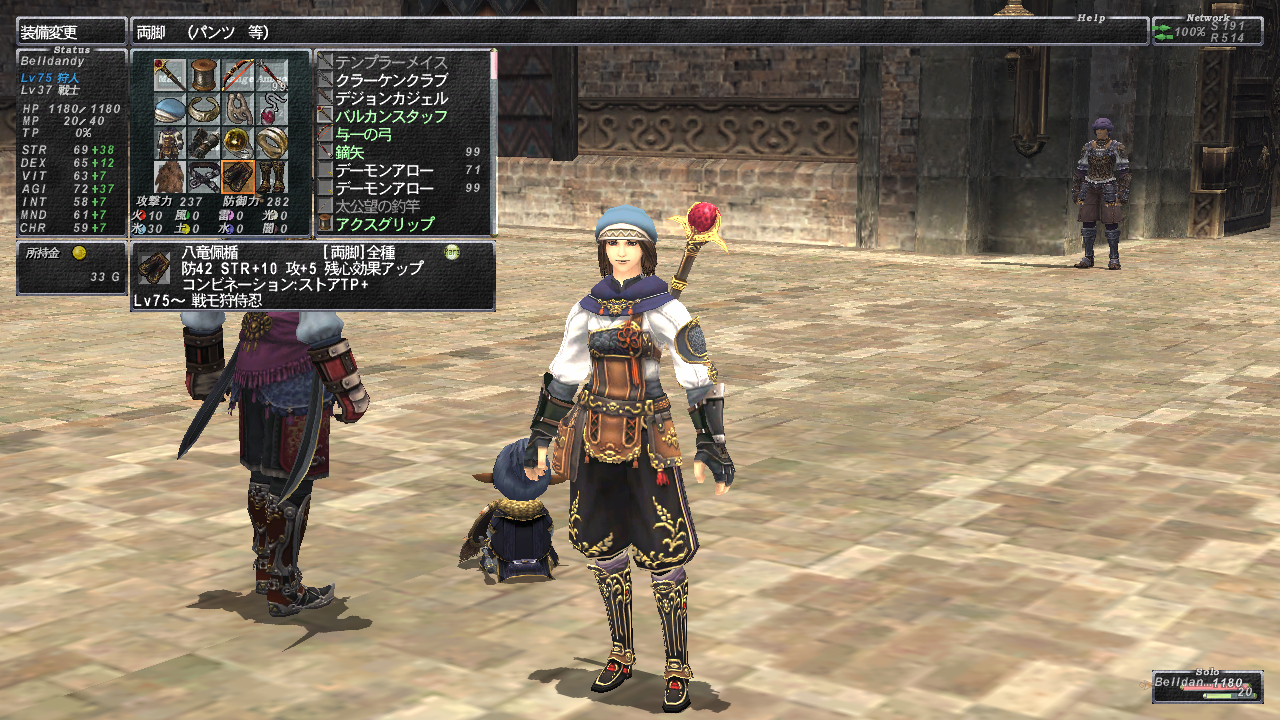The width and height of the screenshot is (1280, 720).
Task: Click the gauntlets hands slot
Action: pyautogui.click(x=204, y=143)
